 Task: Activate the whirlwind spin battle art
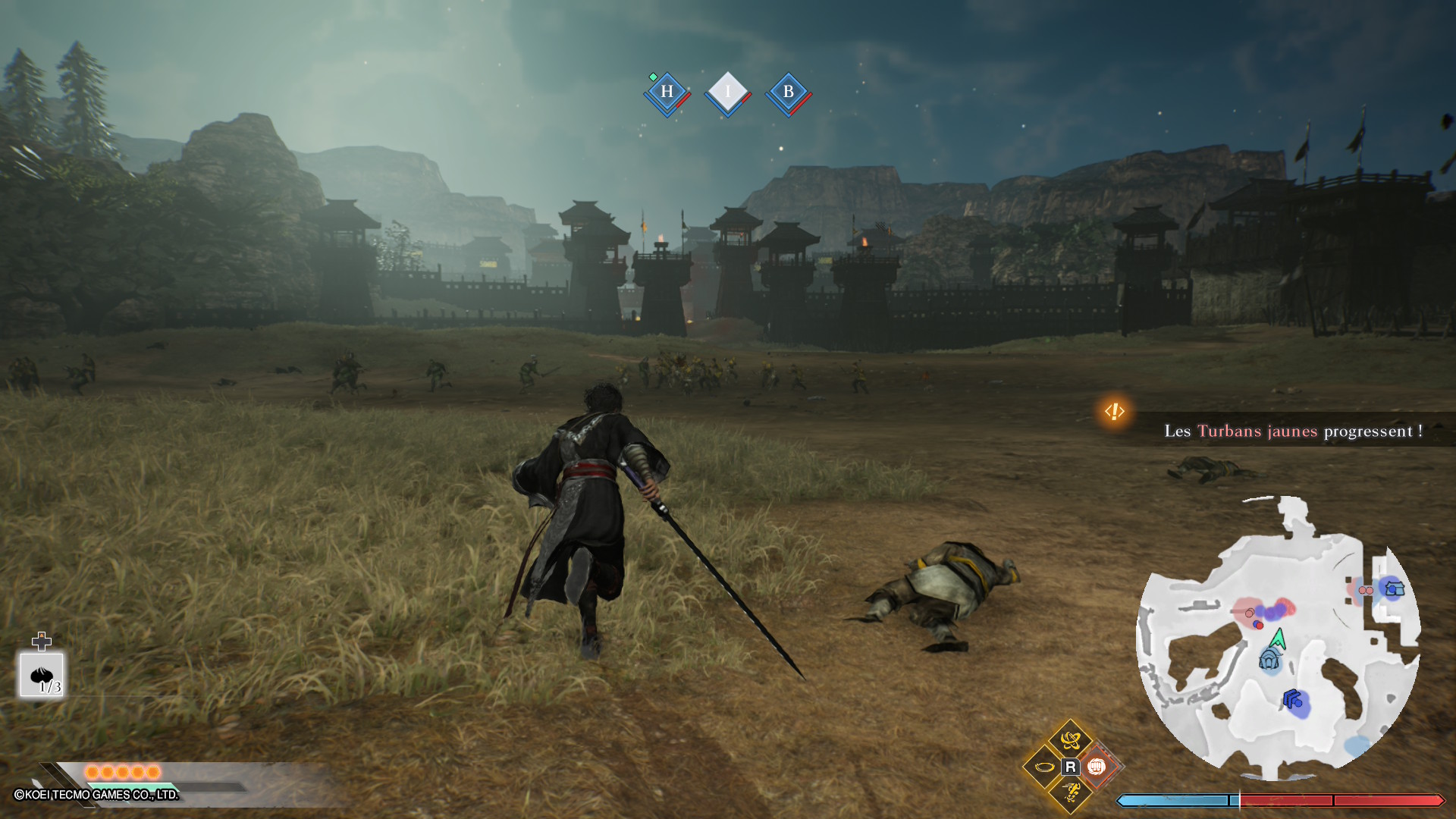click(x=1070, y=739)
